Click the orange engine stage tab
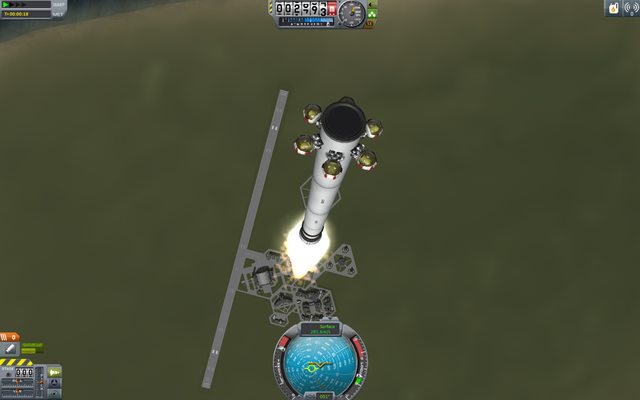Screen dimensions: 640x400 9,336
